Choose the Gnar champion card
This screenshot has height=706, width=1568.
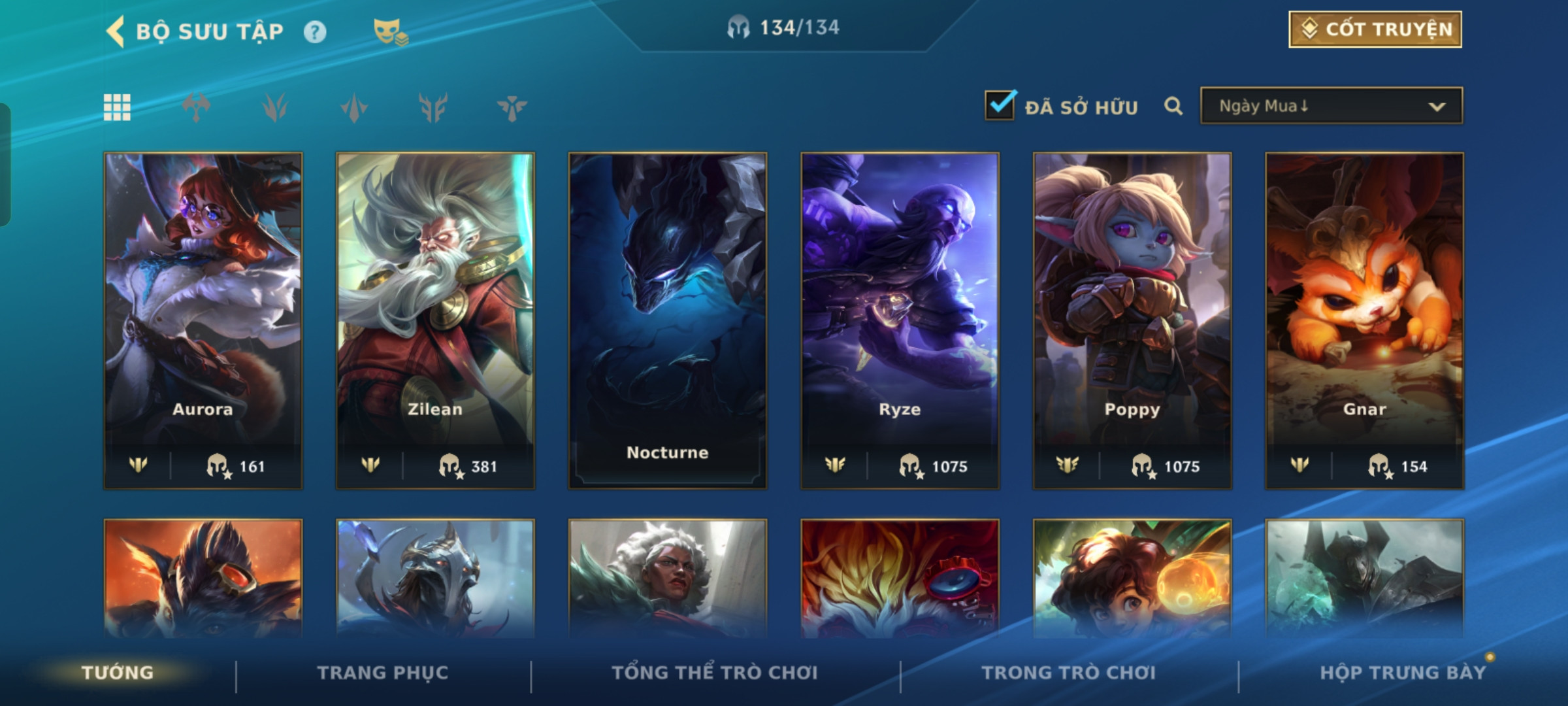tap(1364, 320)
